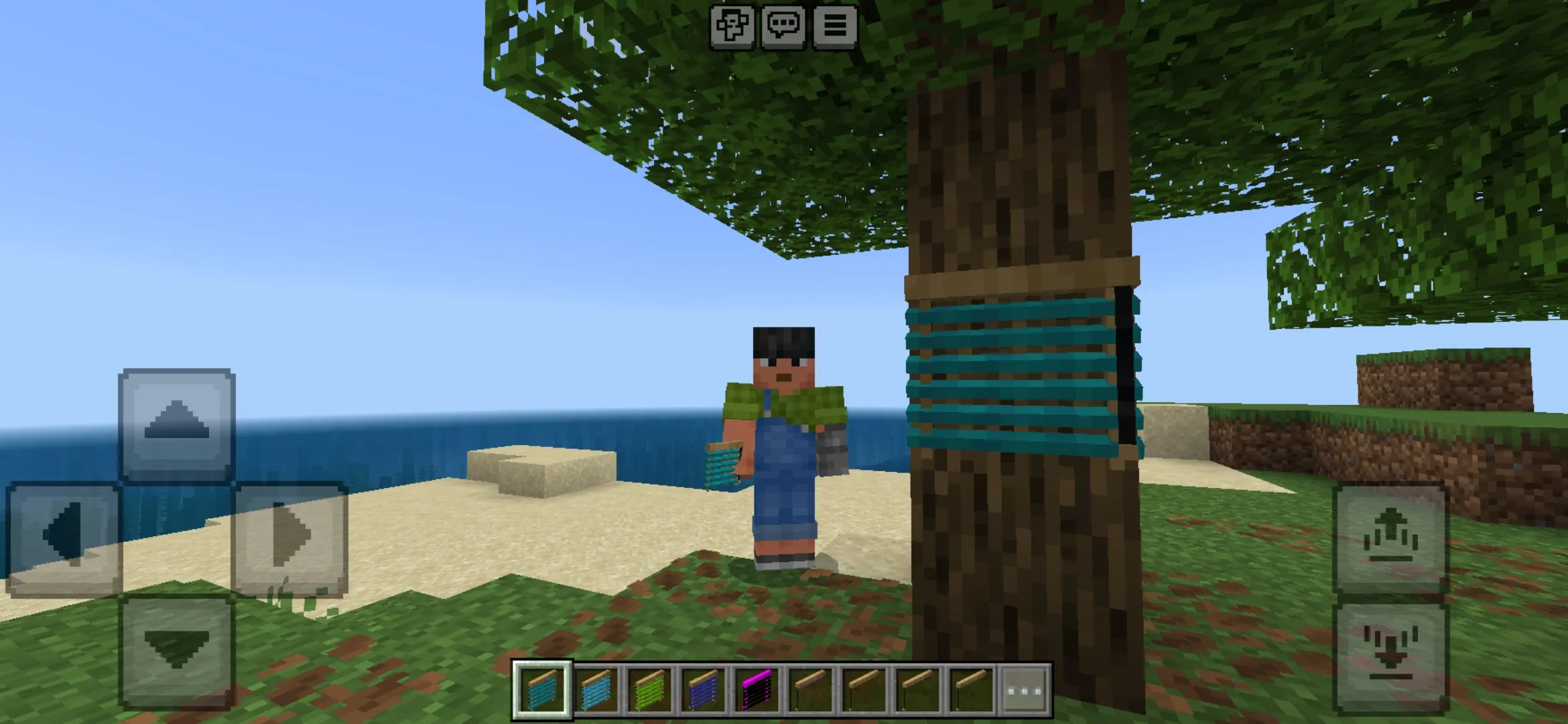
Task: Select the teal blinds hotbar slot
Action: click(x=542, y=690)
